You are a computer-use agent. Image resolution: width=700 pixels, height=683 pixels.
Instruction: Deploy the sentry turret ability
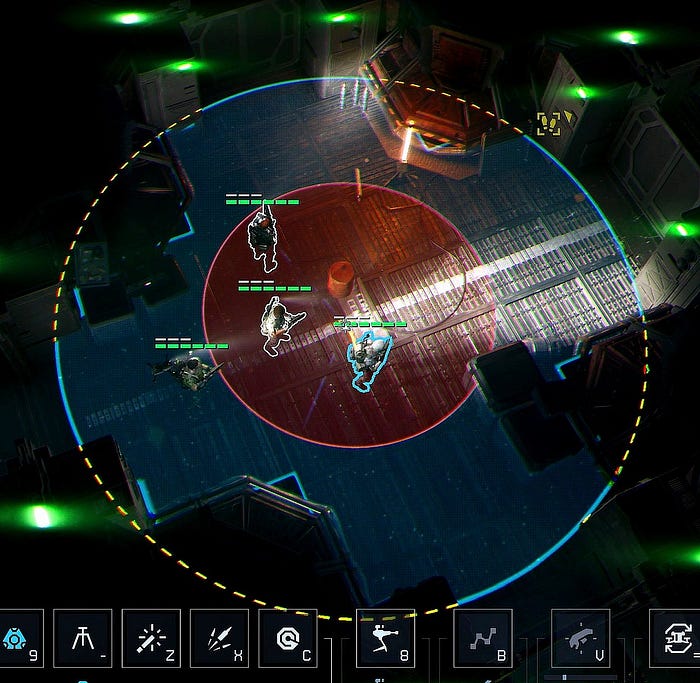pyautogui.click(x=385, y=637)
